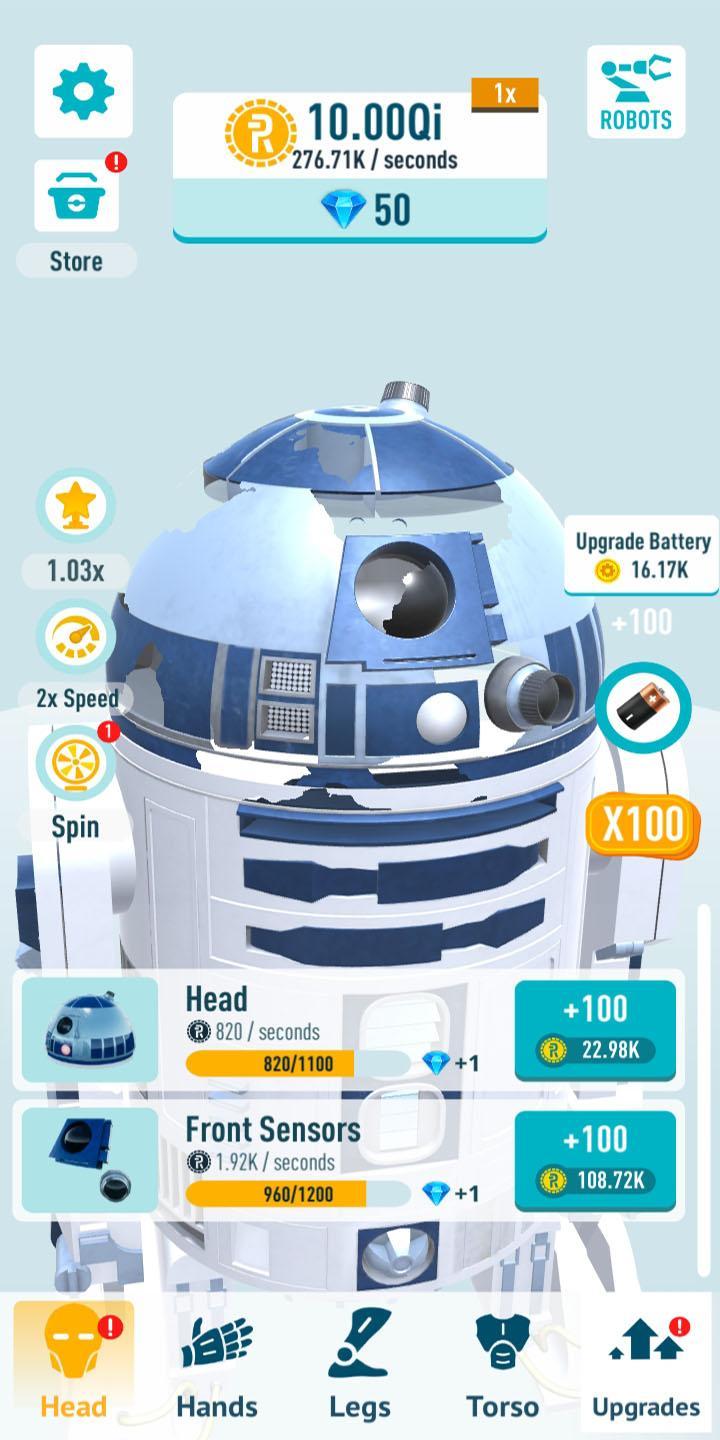Open the Robots menu
This screenshot has height=1440, width=720.
click(636, 92)
